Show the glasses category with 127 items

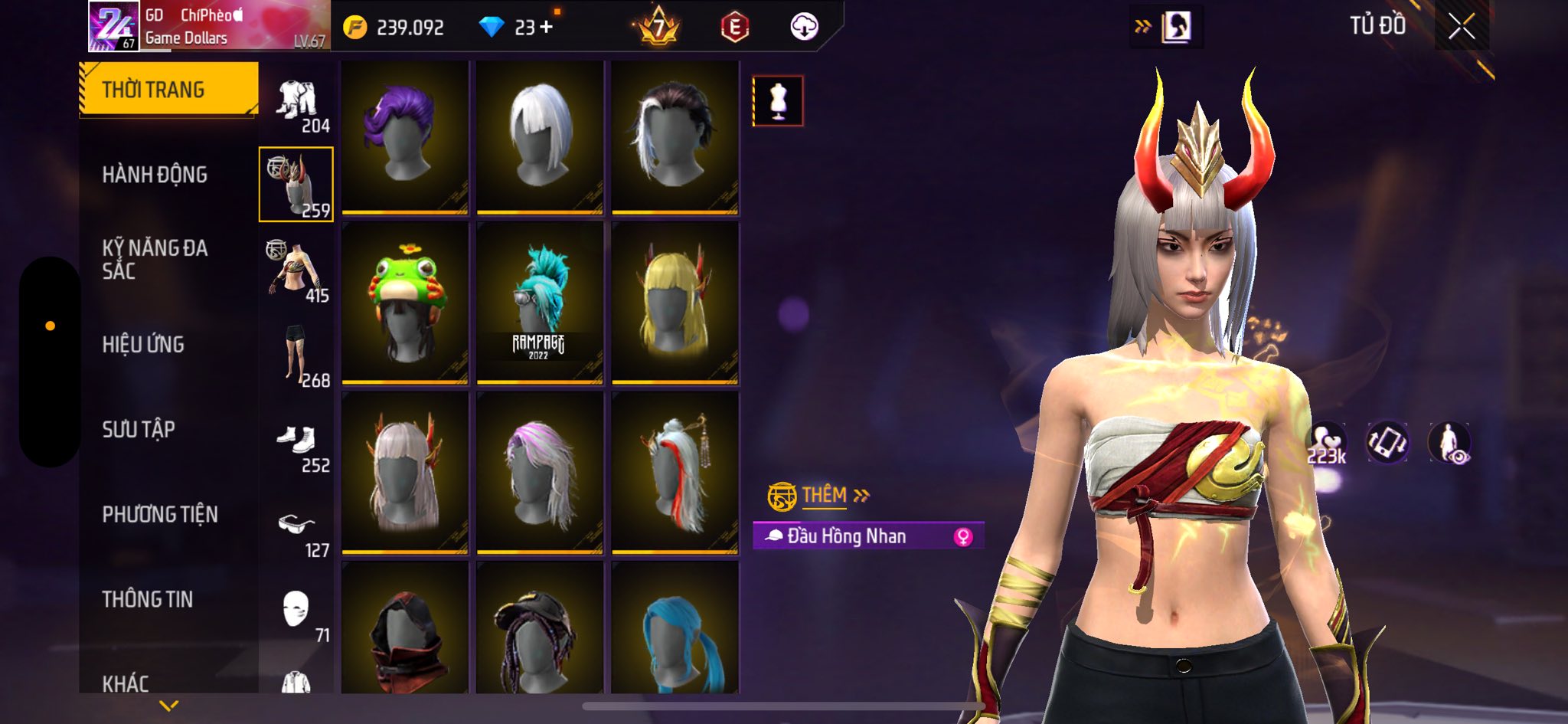[297, 532]
